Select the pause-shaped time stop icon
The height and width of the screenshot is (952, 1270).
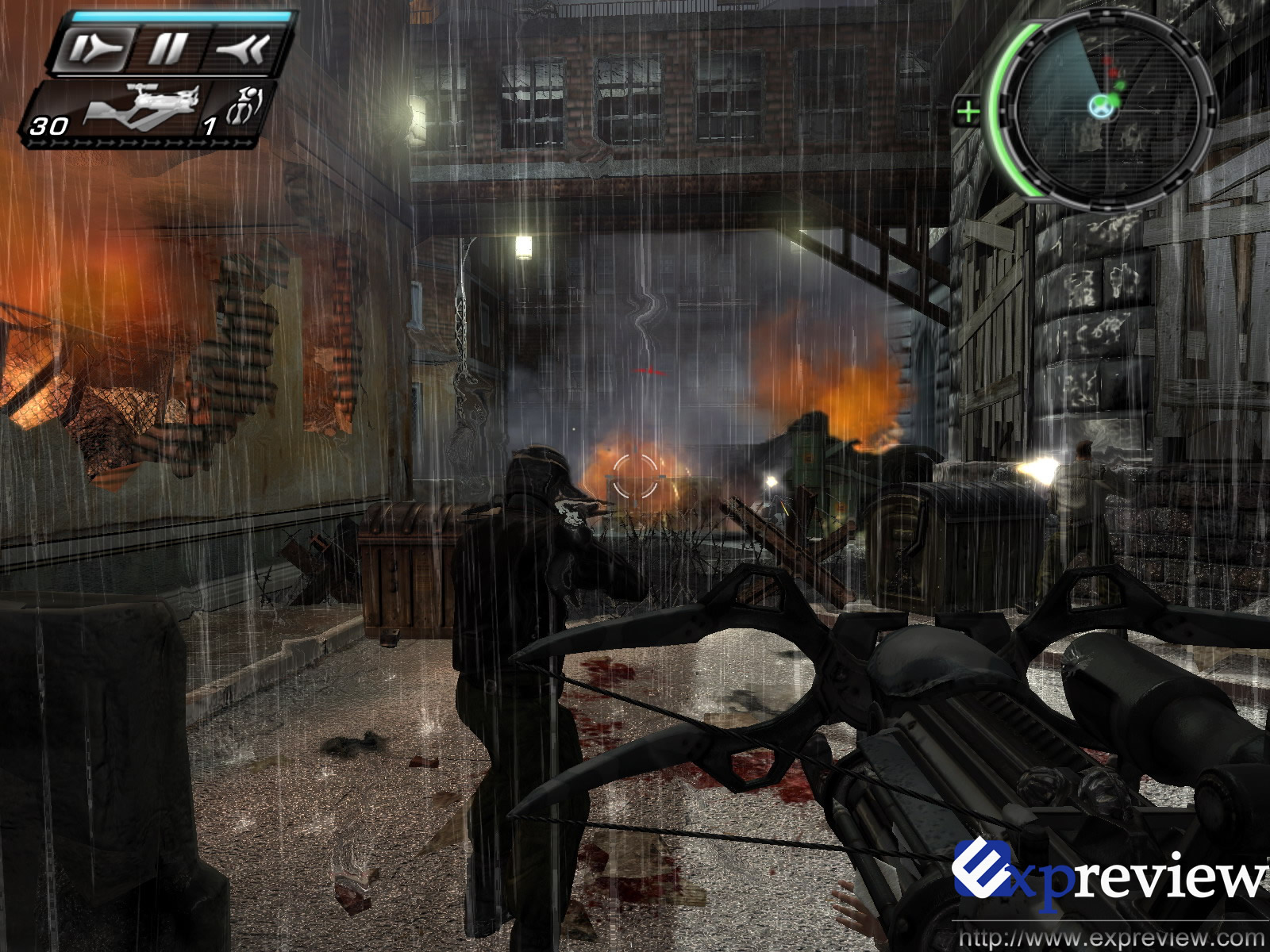click(x=168, y=49)
